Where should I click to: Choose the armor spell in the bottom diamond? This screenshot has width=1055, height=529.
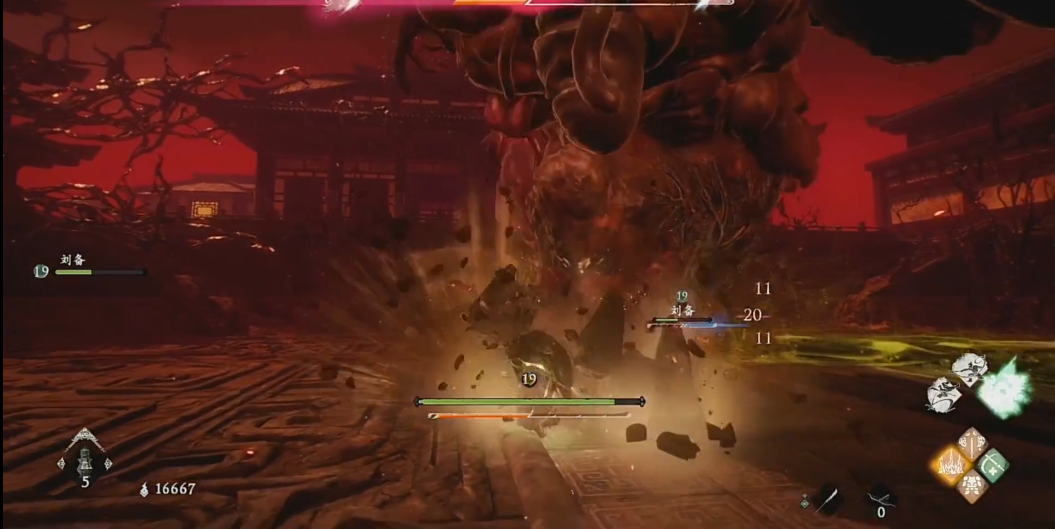tap(972, 486)
